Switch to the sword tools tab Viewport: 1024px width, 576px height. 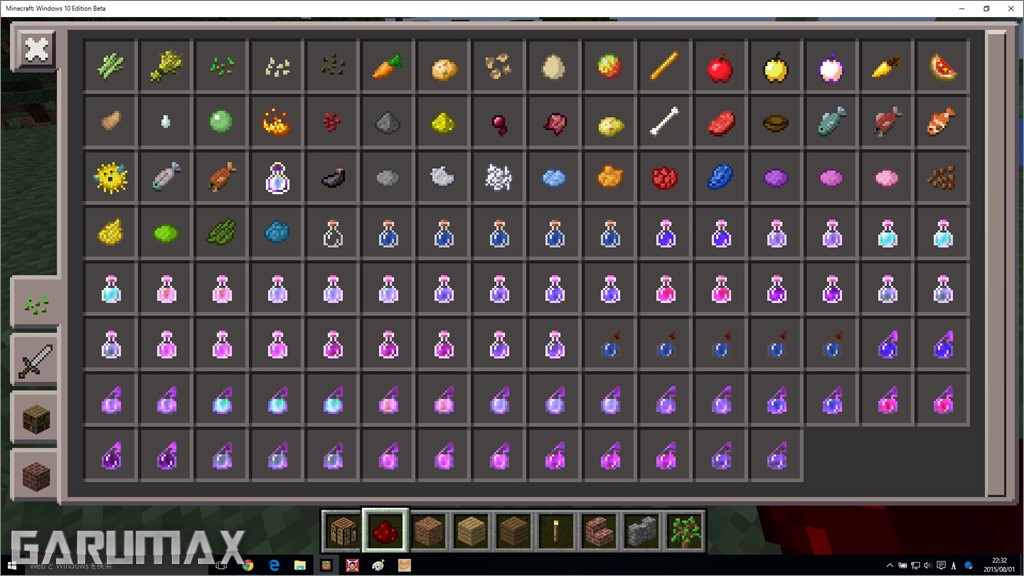tap(35, 359)
